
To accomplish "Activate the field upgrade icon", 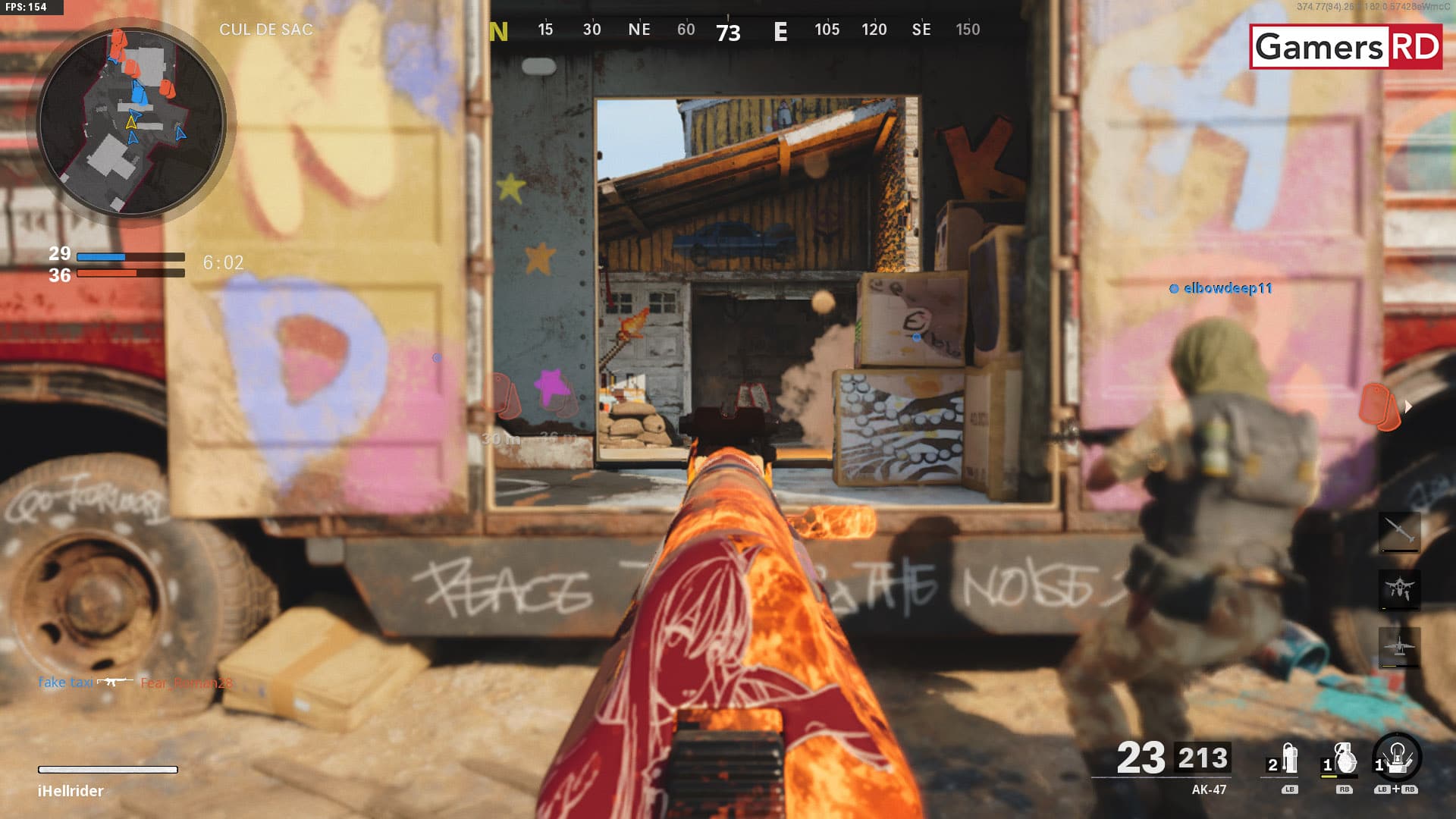I will [1397, 758].
